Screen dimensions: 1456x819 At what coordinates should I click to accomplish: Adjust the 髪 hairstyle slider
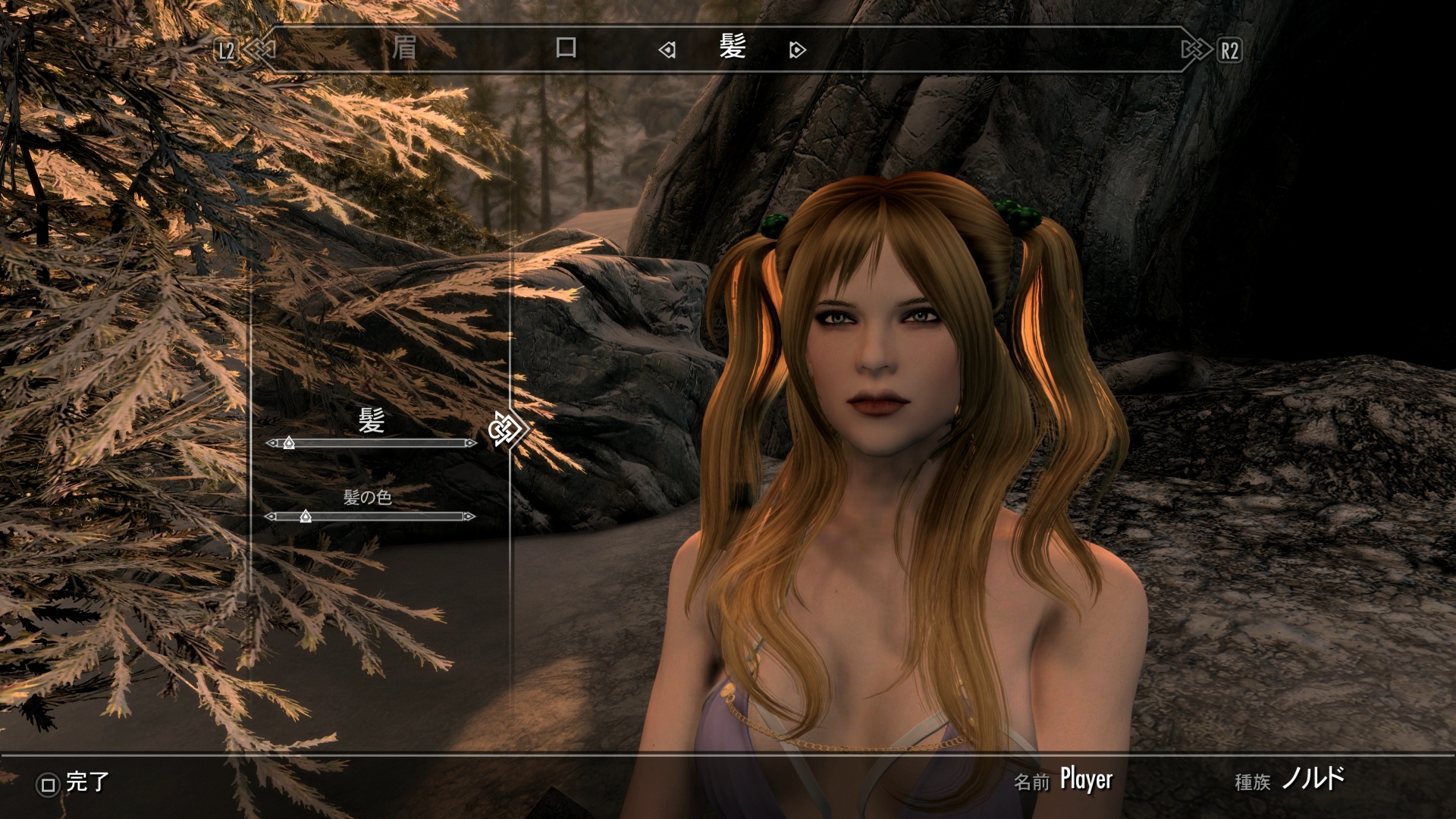(289, 443)
